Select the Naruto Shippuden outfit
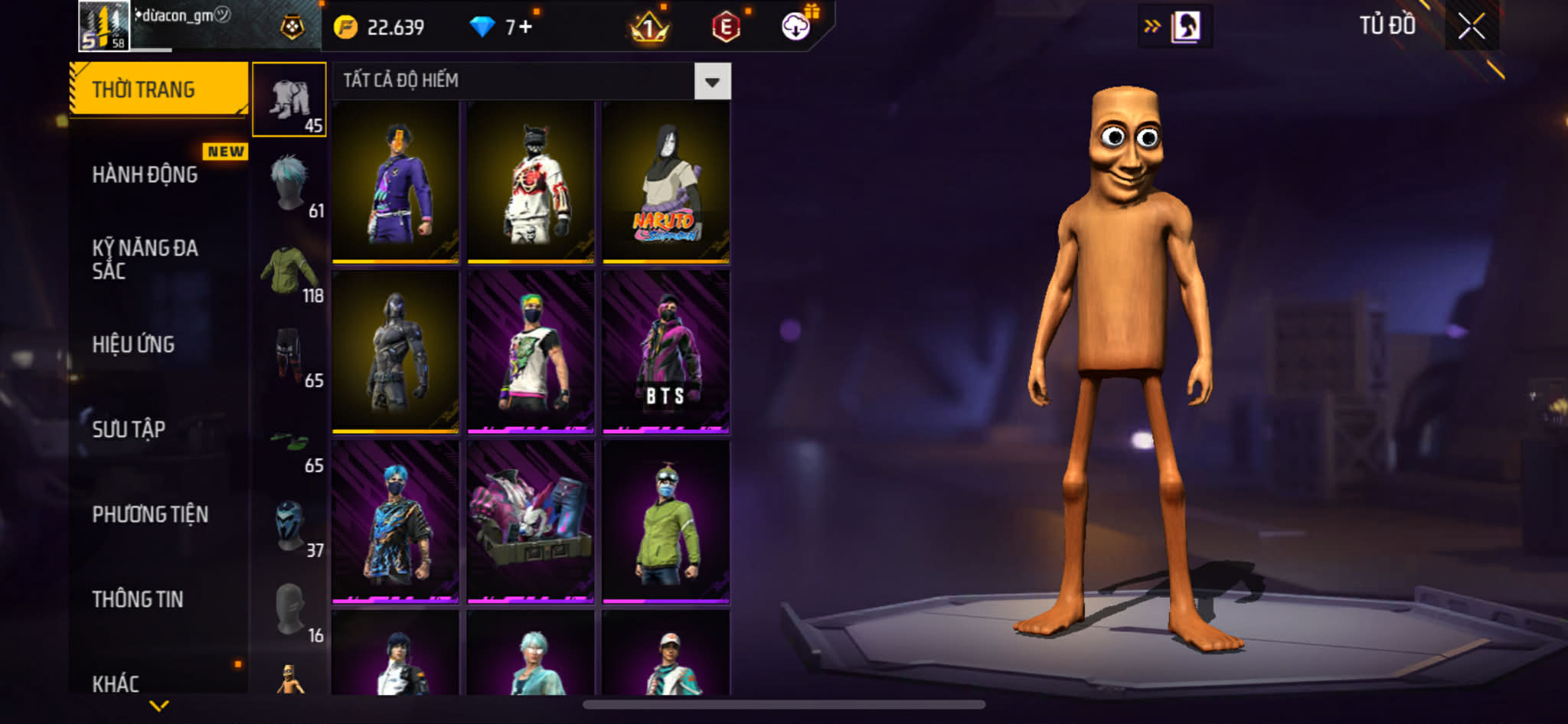1568x724 pixels. tap(665, 182)
